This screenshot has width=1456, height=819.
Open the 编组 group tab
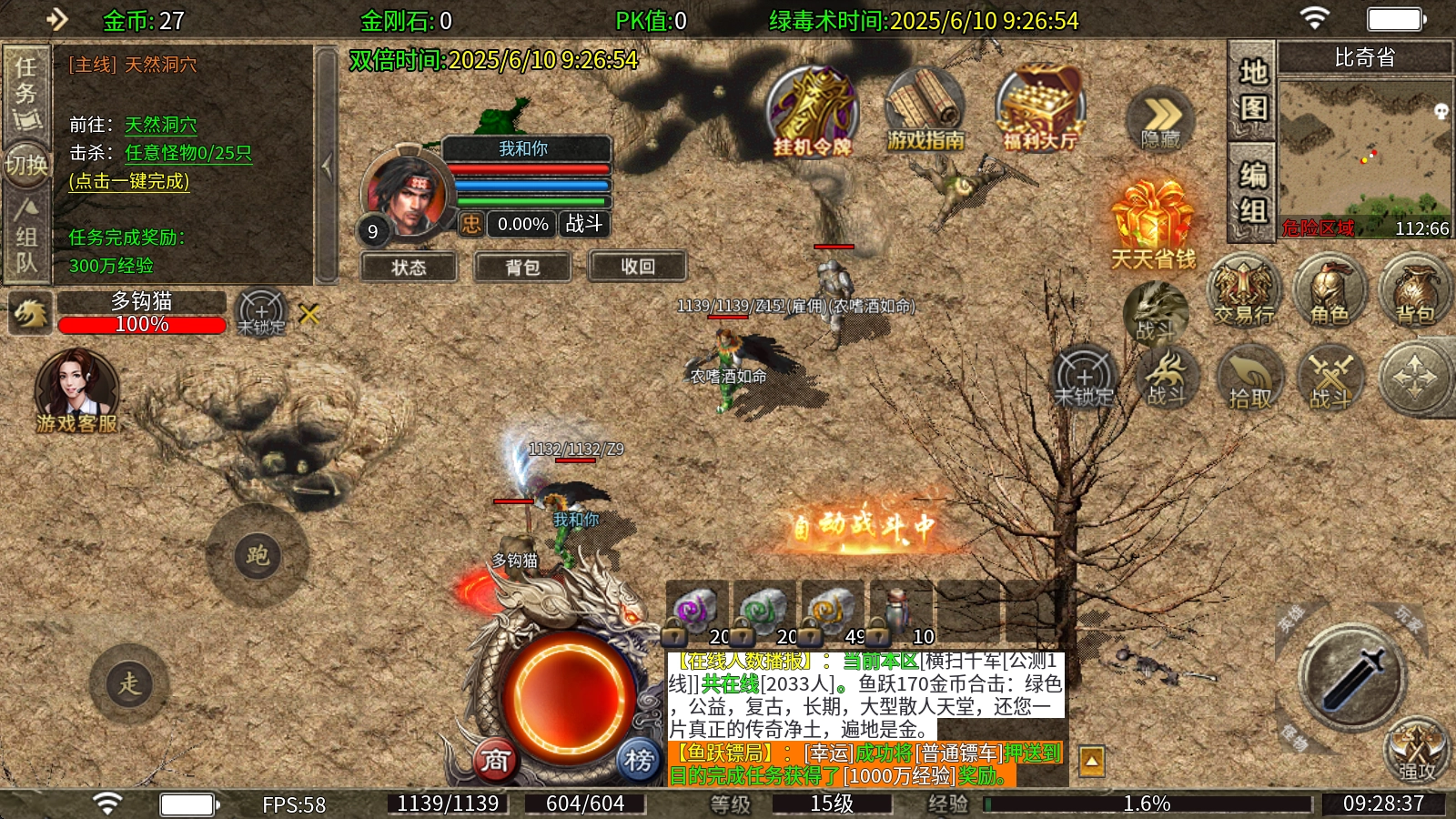1253,192
